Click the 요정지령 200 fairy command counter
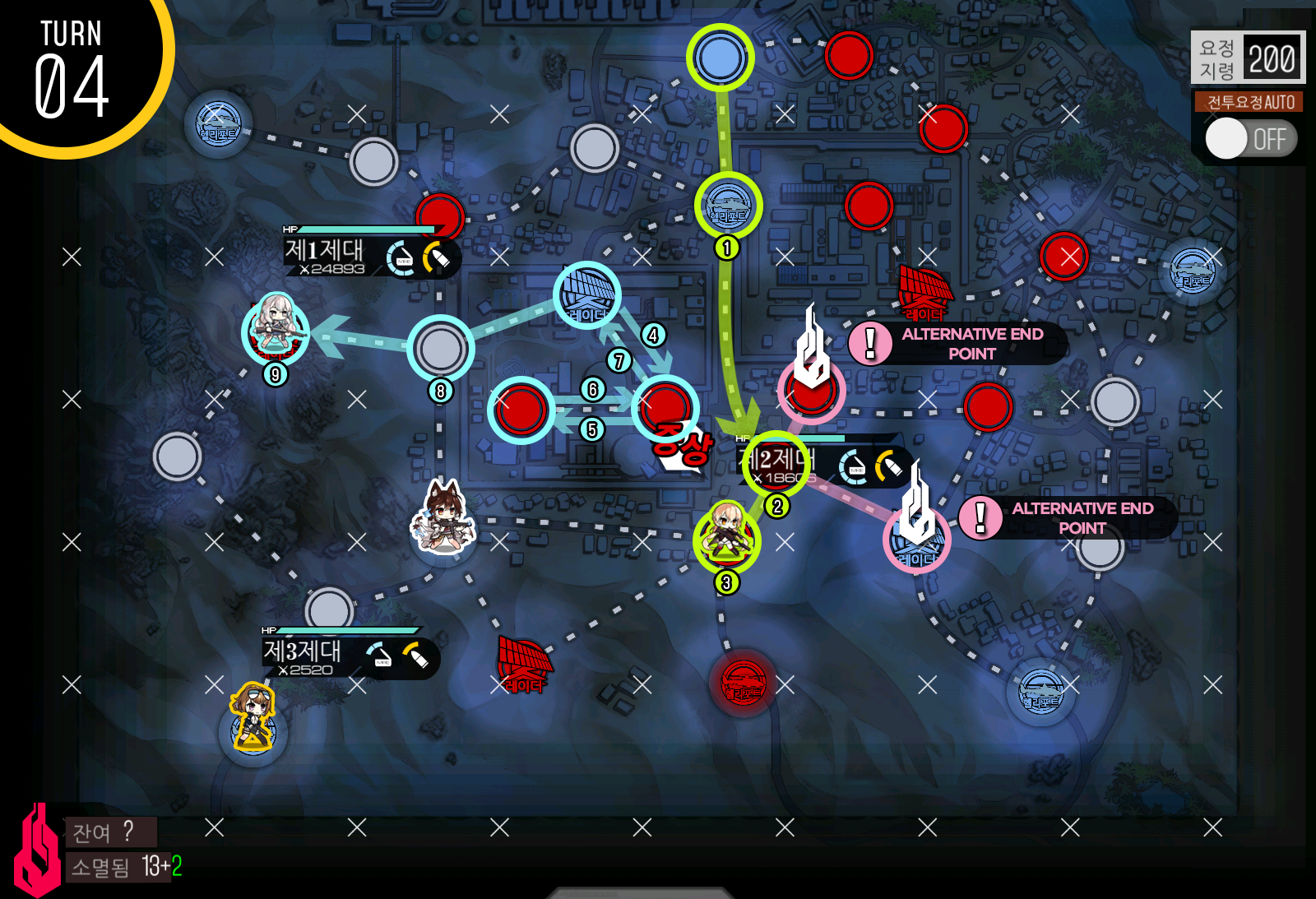Screen dimensions: 1316x899 (1247, 58)
